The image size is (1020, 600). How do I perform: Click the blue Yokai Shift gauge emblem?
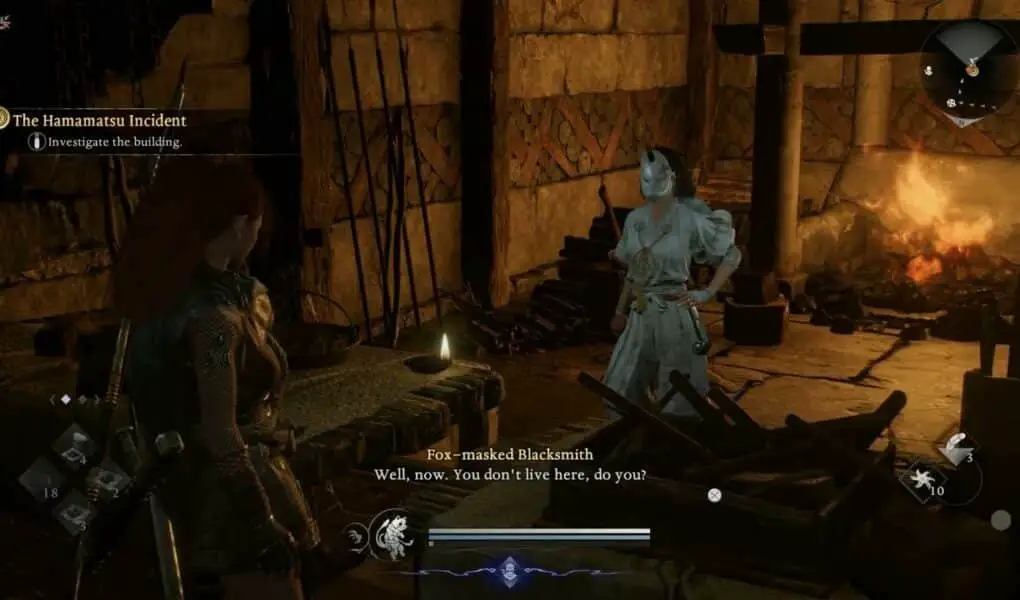509,568
